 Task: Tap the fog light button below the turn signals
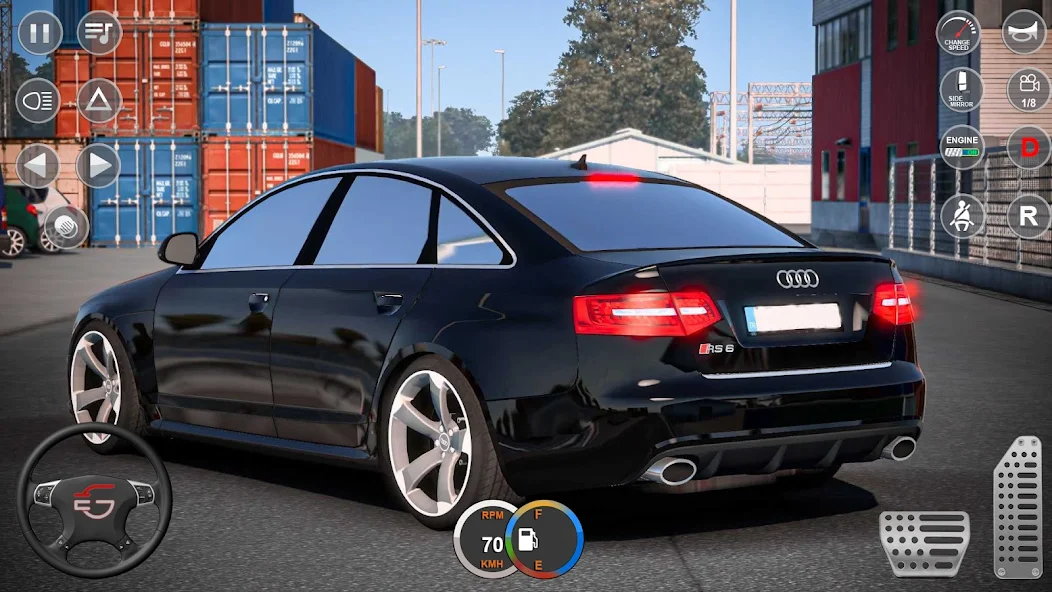click(x=65, y=227)
